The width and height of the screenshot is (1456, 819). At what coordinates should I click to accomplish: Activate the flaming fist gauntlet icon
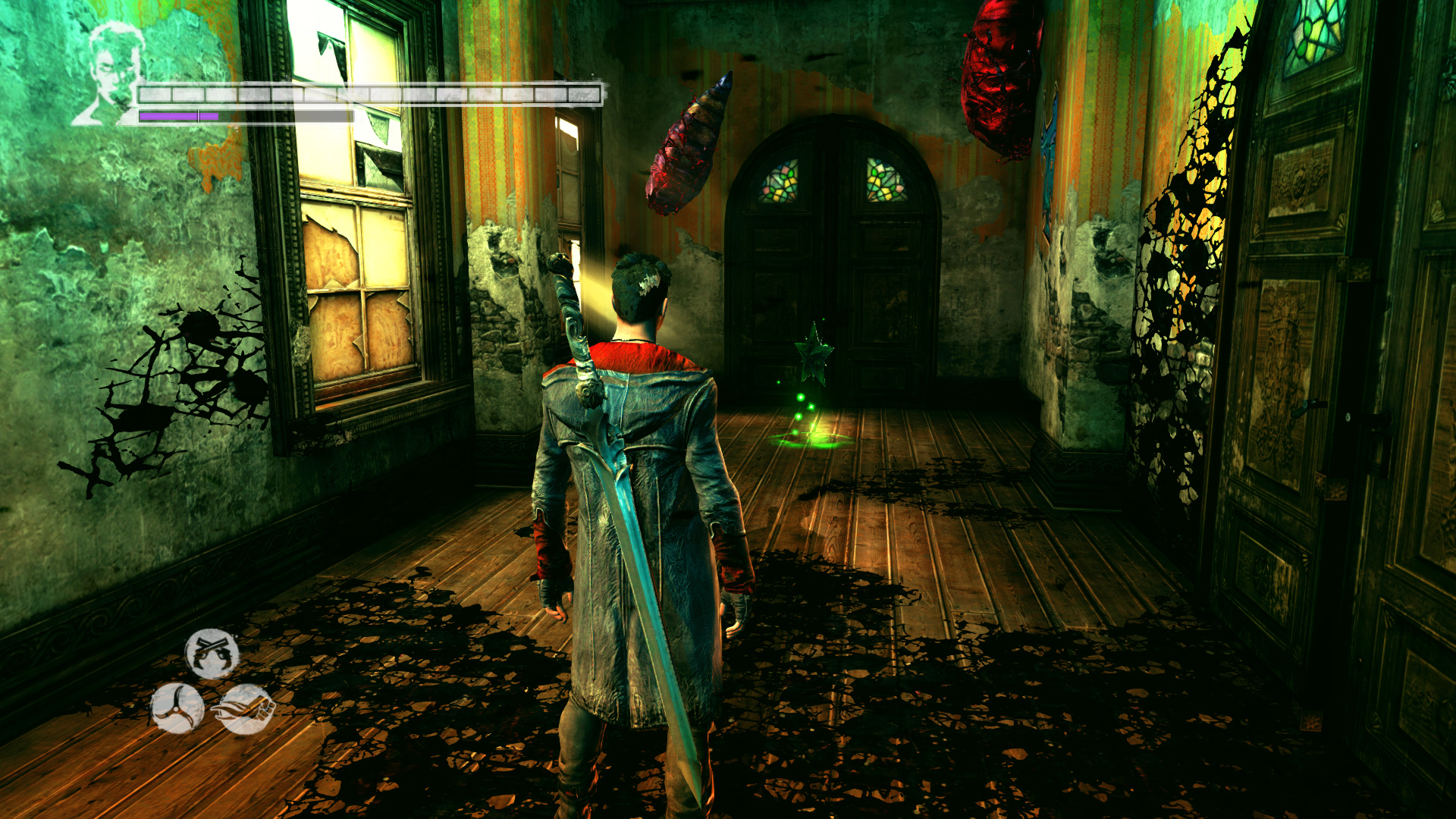244,709
